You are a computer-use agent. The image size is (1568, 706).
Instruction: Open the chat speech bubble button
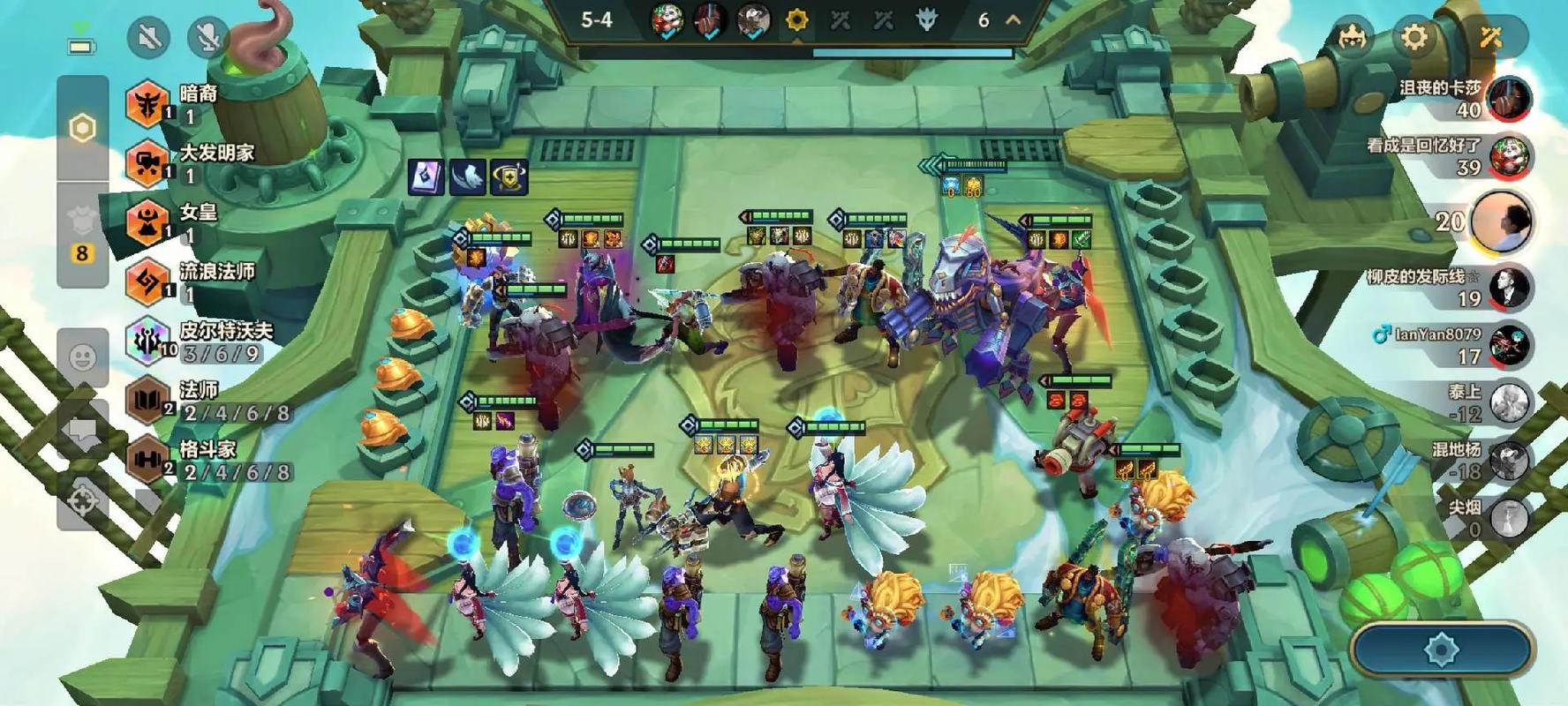(x=82, y=431)
